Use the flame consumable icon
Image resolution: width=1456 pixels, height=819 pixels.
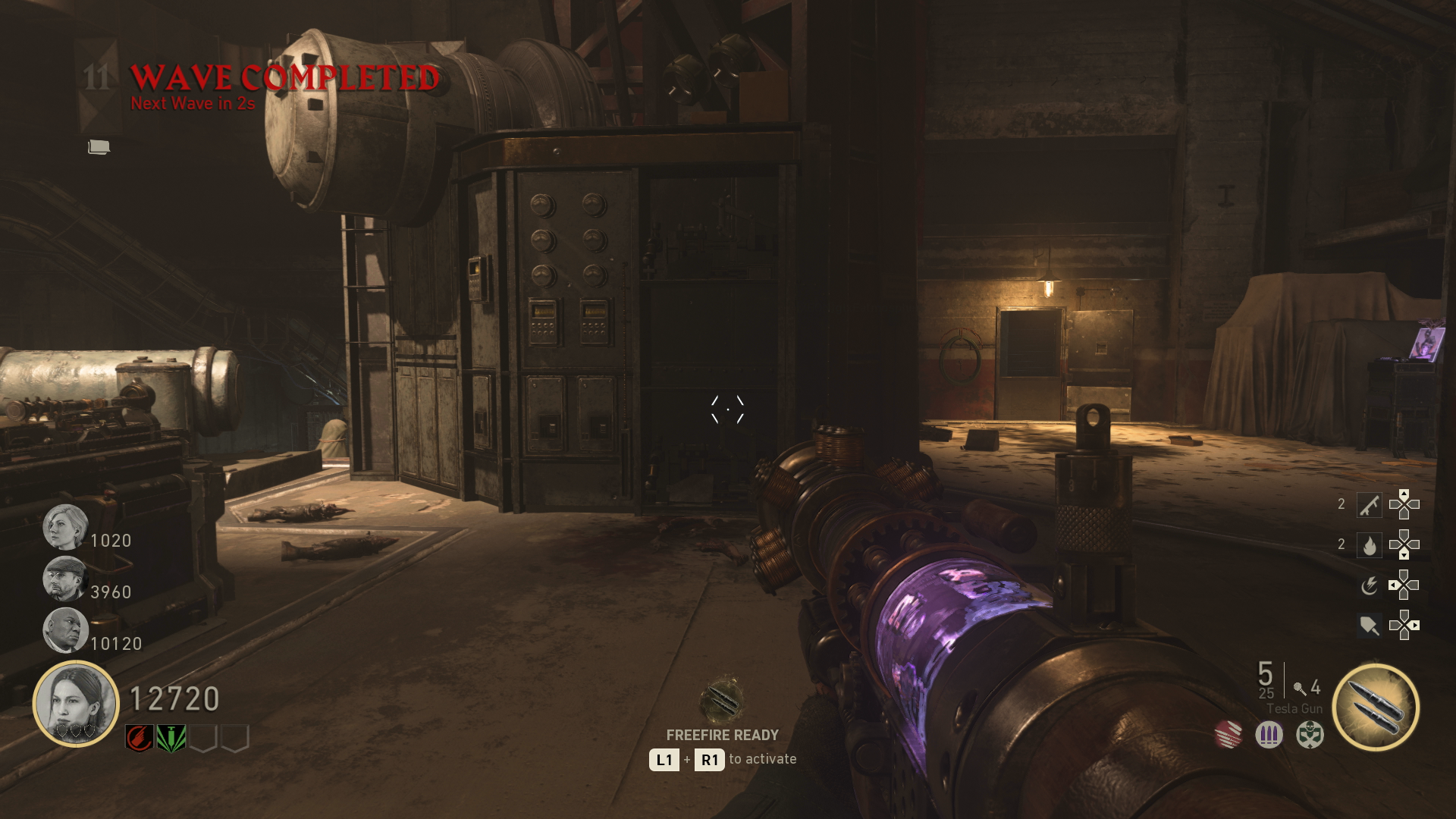[x=1369, y=545]
